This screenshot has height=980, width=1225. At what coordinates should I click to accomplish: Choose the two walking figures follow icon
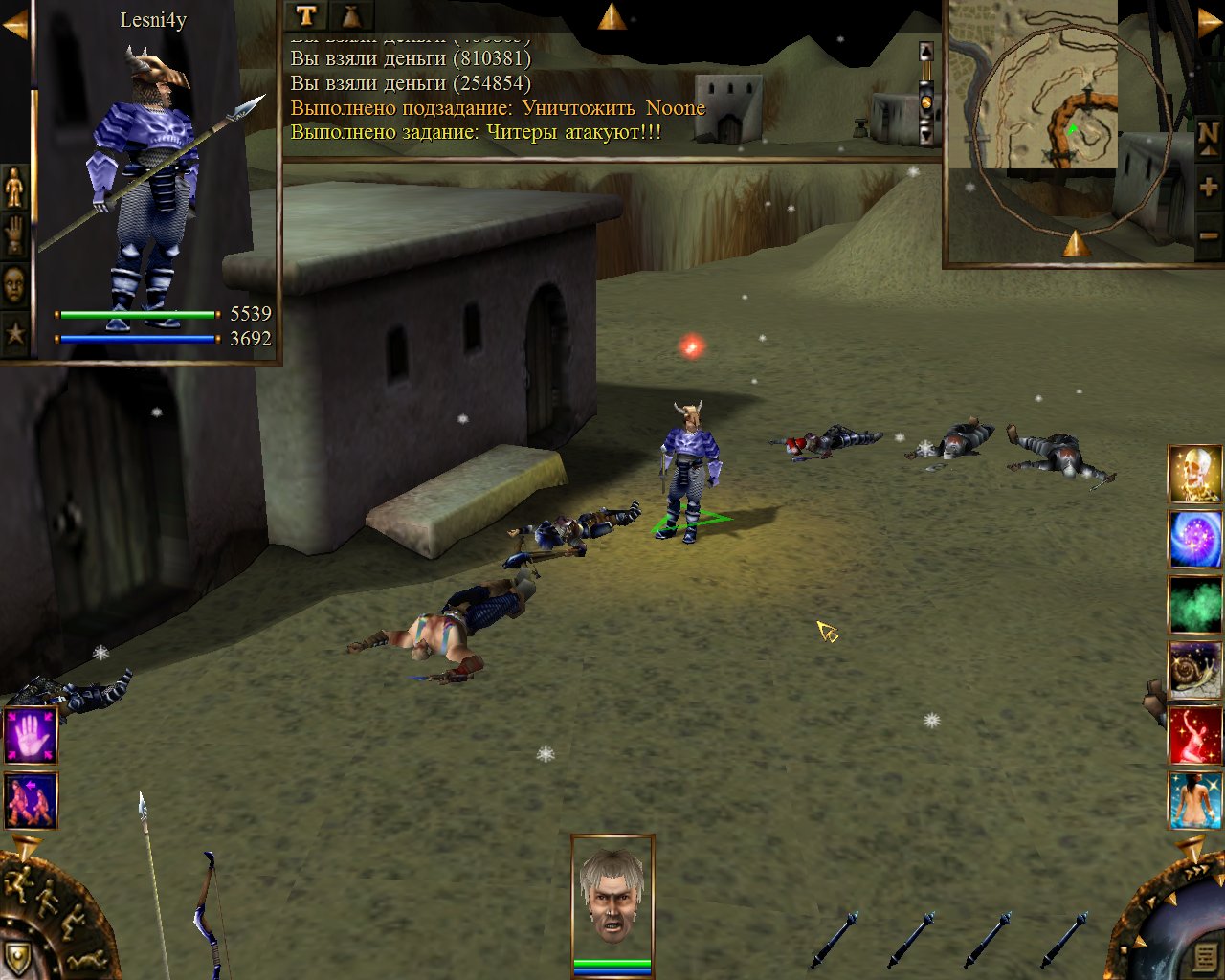click(31, 800)
